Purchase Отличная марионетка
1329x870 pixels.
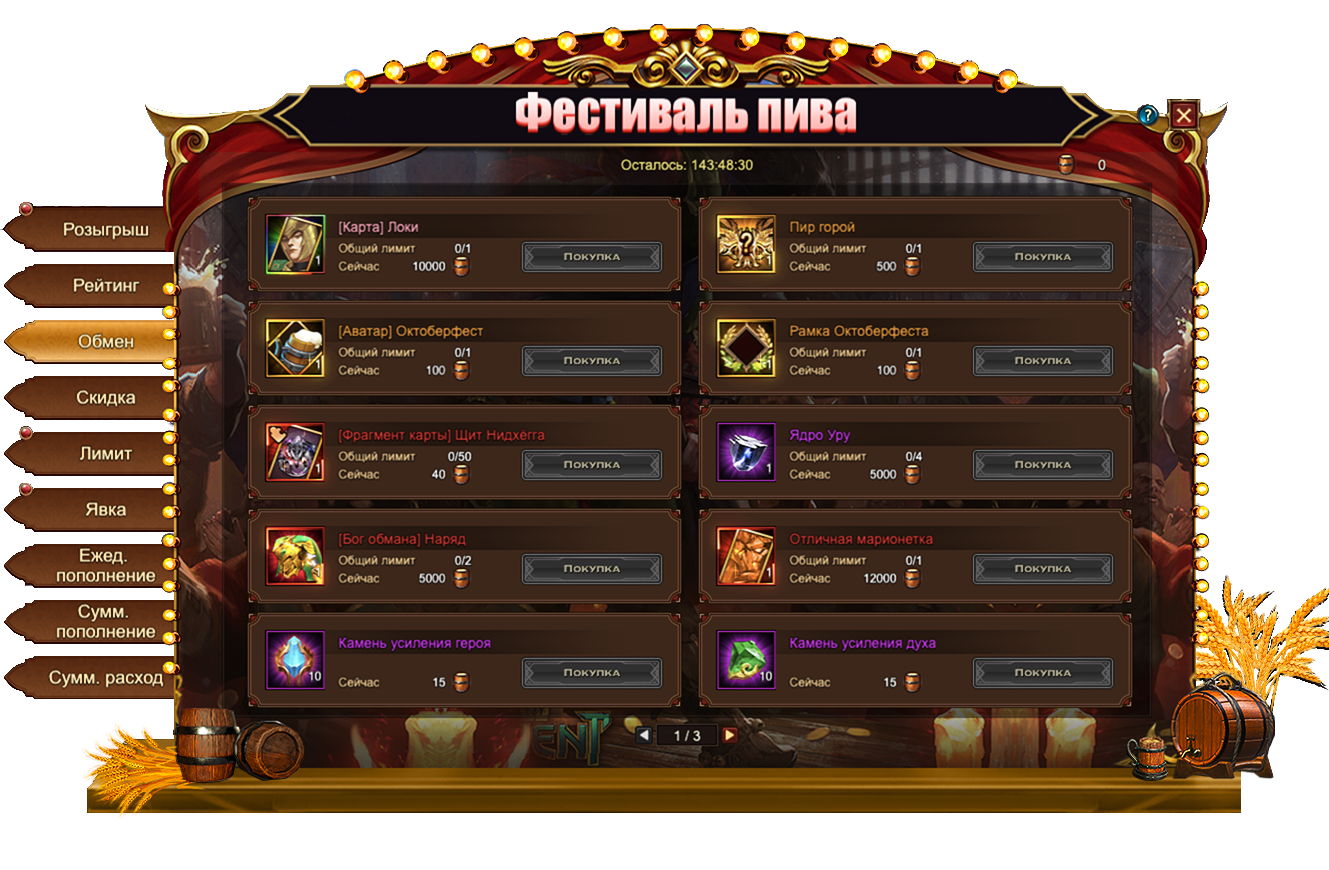(x=1042, y=569)
